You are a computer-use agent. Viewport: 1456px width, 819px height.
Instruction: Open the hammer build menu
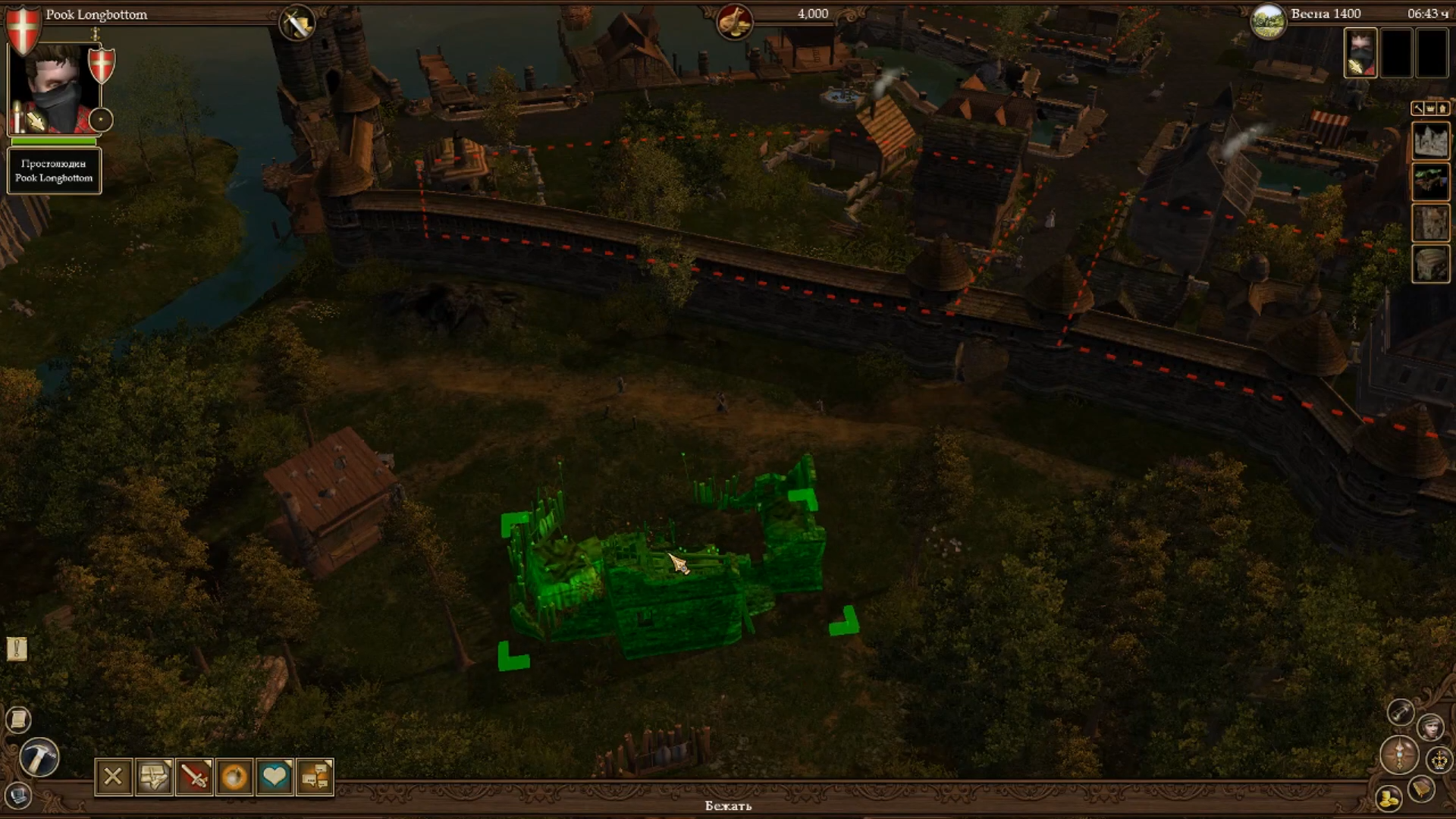(x=39, y=757)
